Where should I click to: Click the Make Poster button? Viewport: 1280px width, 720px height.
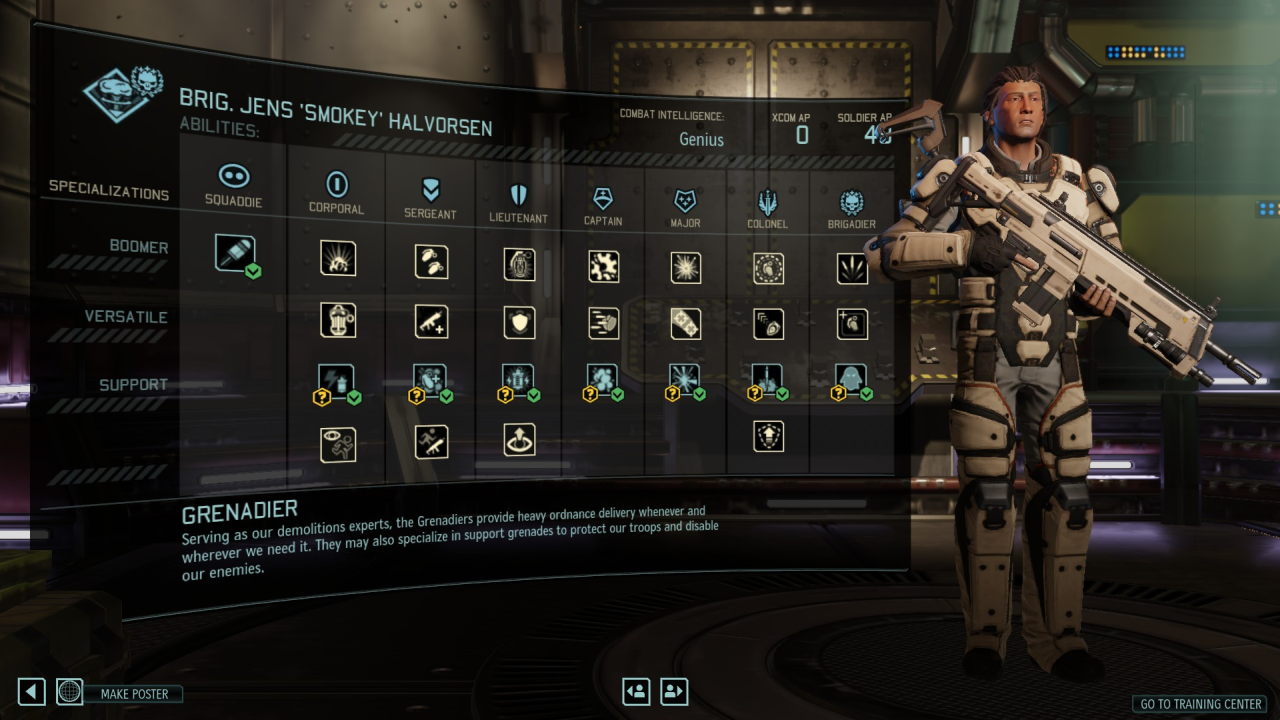pyautogui.click(x=134, y=693)
